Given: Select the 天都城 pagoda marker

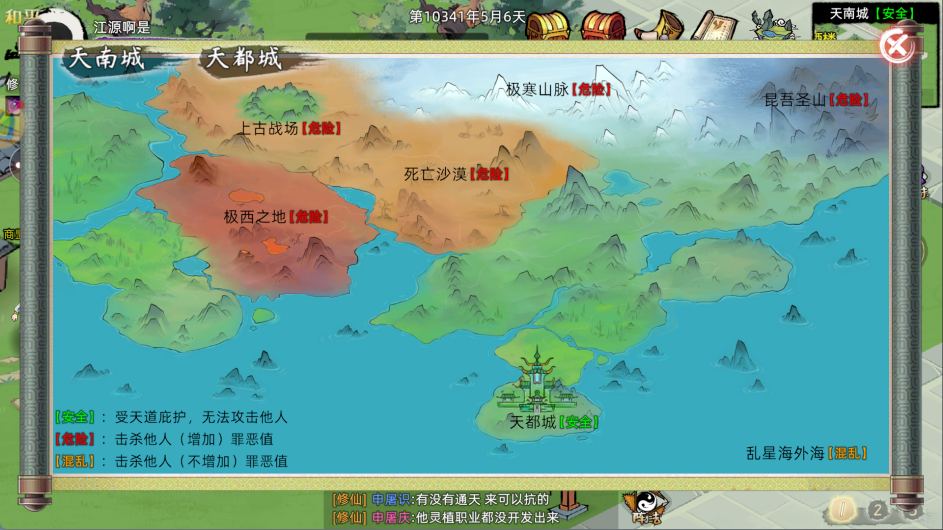Looking at the screenshot, I should coord(541,380).
